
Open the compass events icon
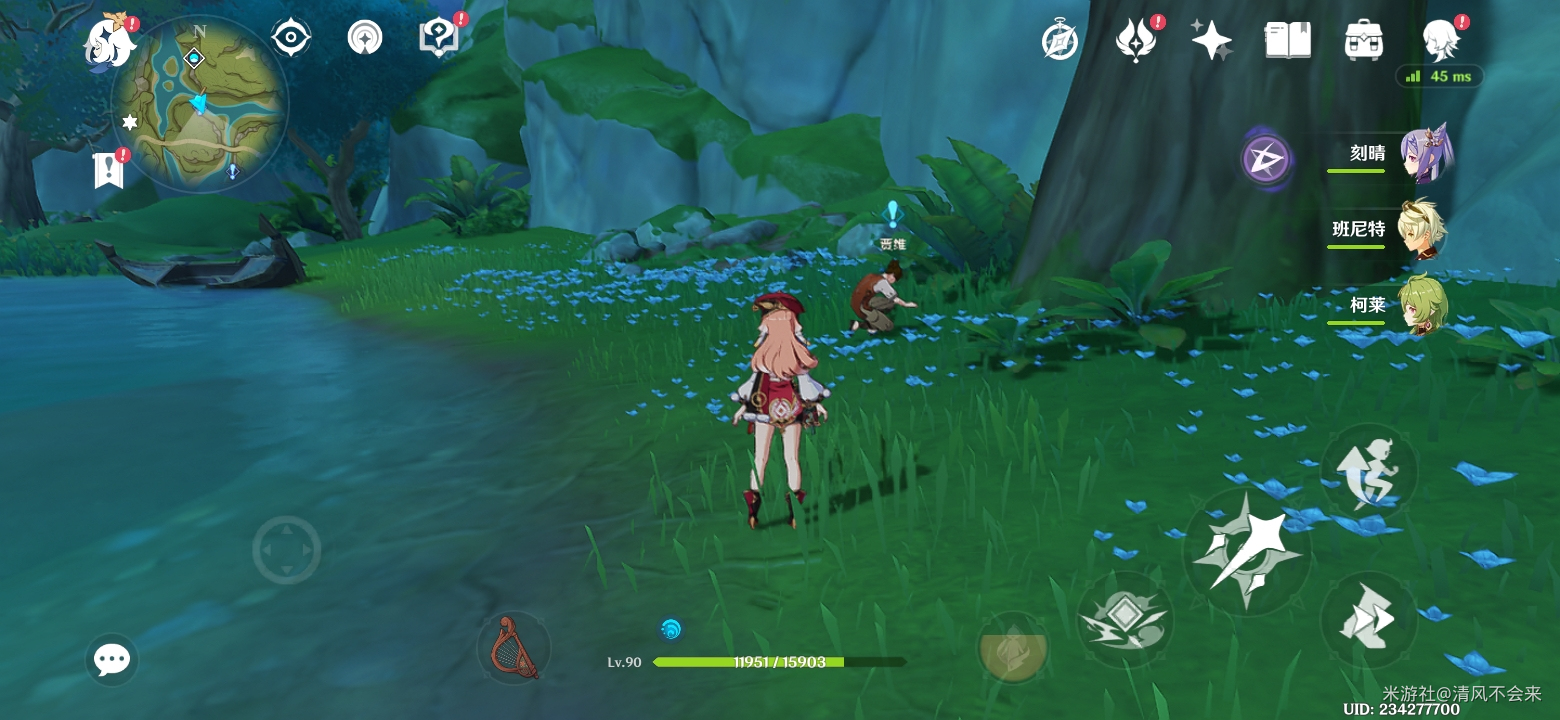1059,41
